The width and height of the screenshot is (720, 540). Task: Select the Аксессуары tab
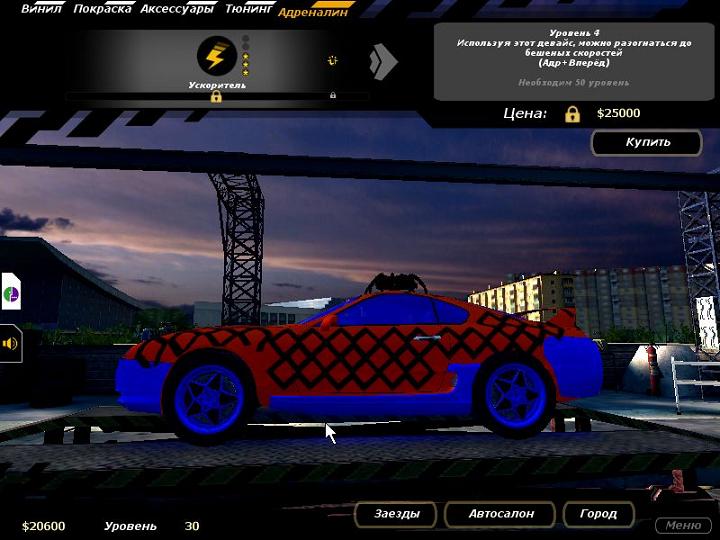[x=176, y=9]
